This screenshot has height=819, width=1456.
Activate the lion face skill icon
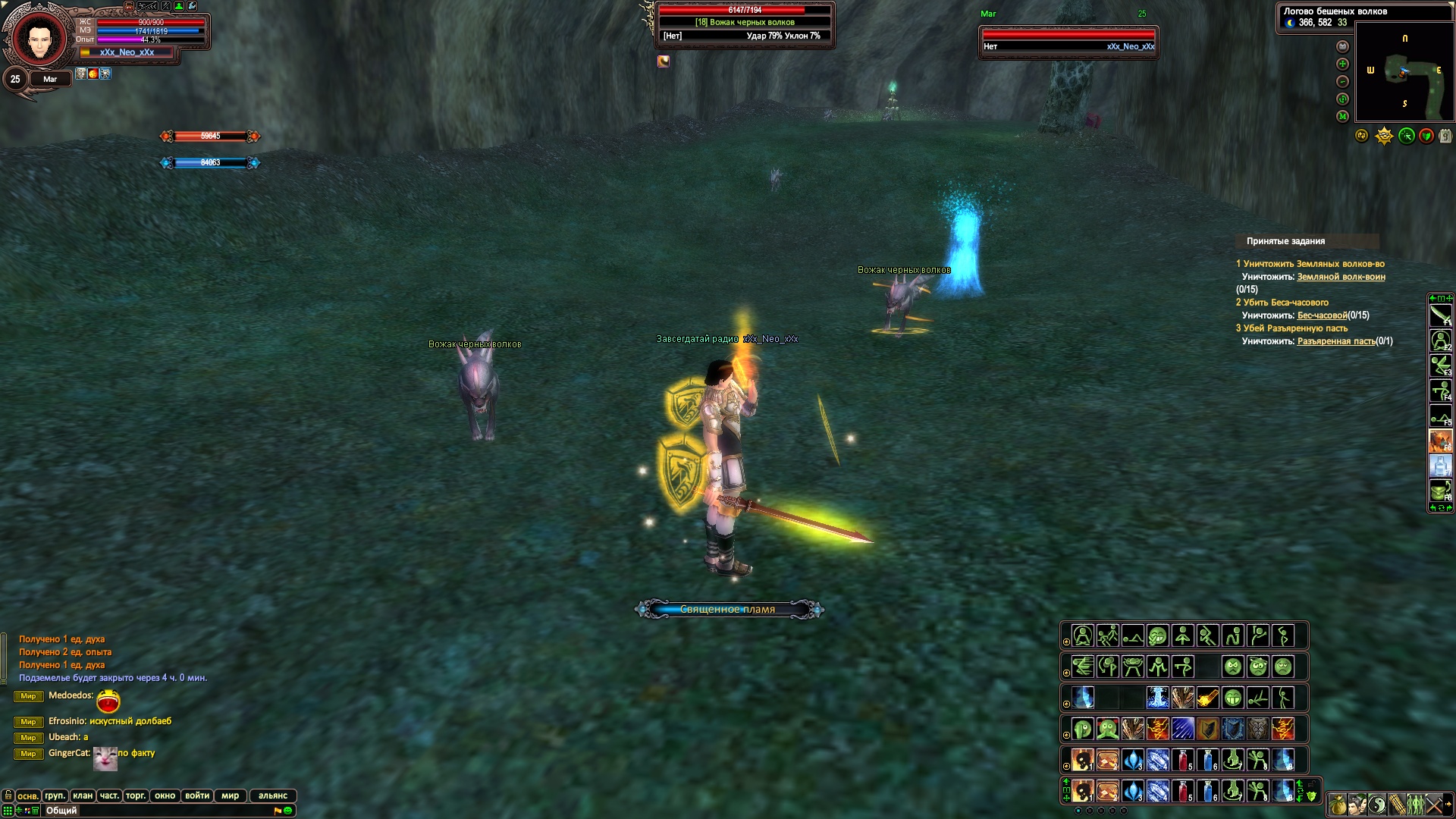[x=1258, y=729]
